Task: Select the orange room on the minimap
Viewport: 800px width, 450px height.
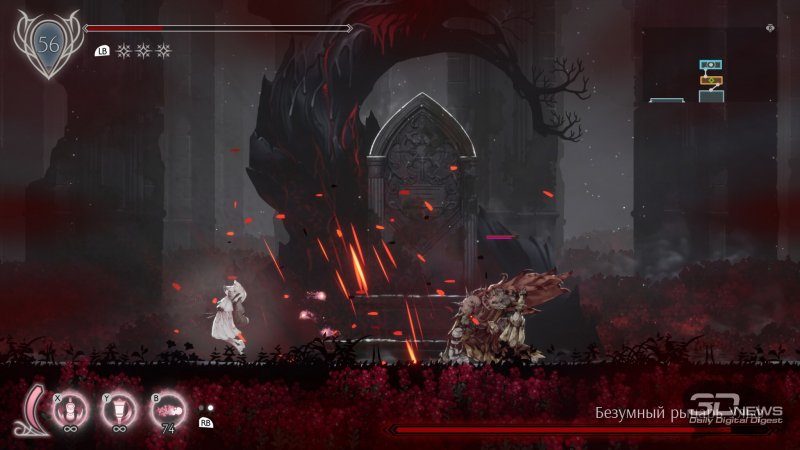Action: pyautogui.click(x=711, y=80)
